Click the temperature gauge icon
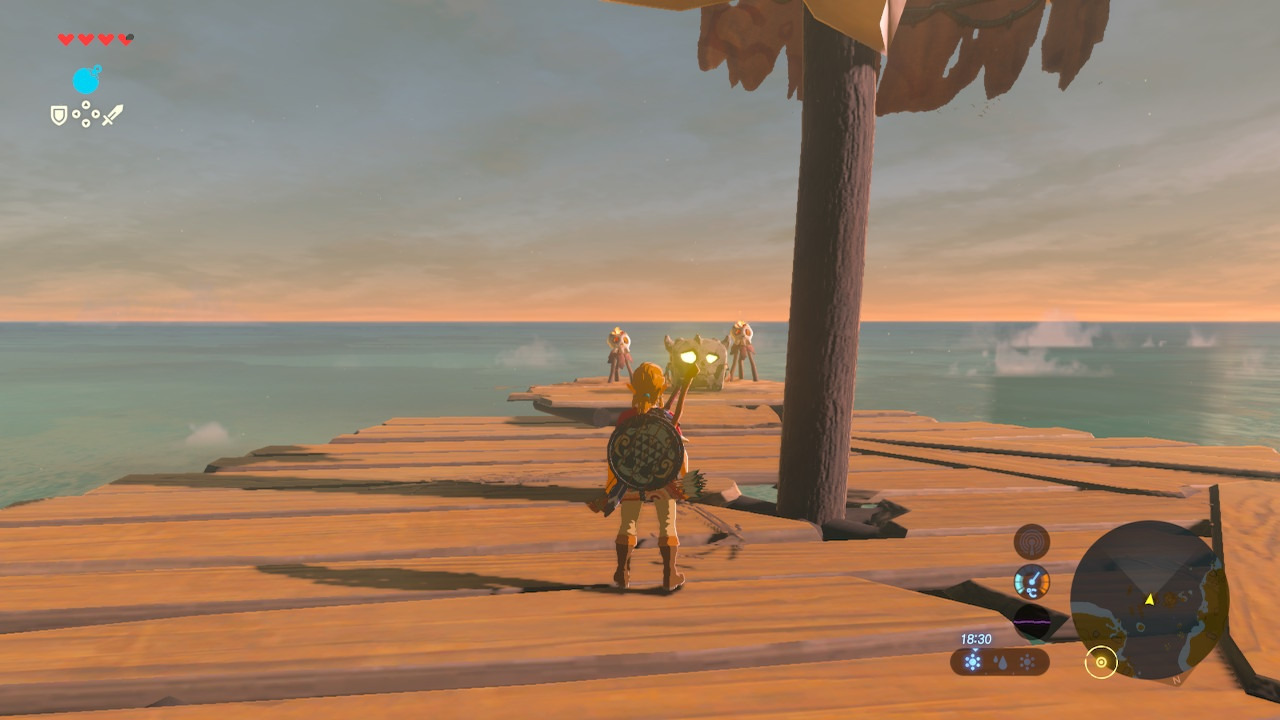 click(x=1031, y=582)
